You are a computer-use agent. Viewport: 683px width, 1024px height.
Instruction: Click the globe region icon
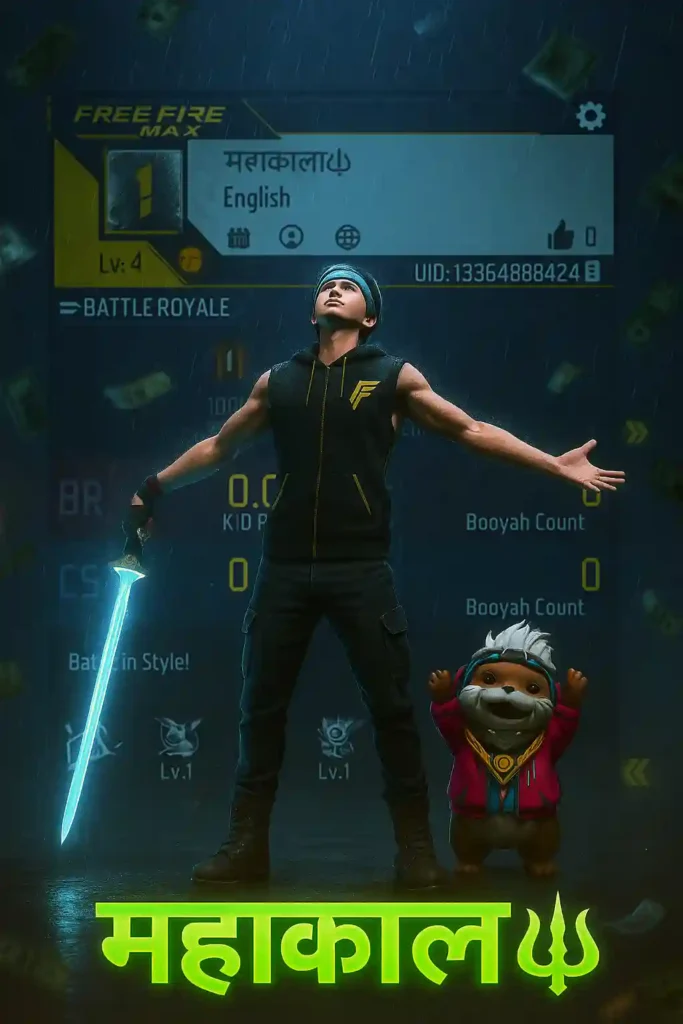tap(347, 237)
